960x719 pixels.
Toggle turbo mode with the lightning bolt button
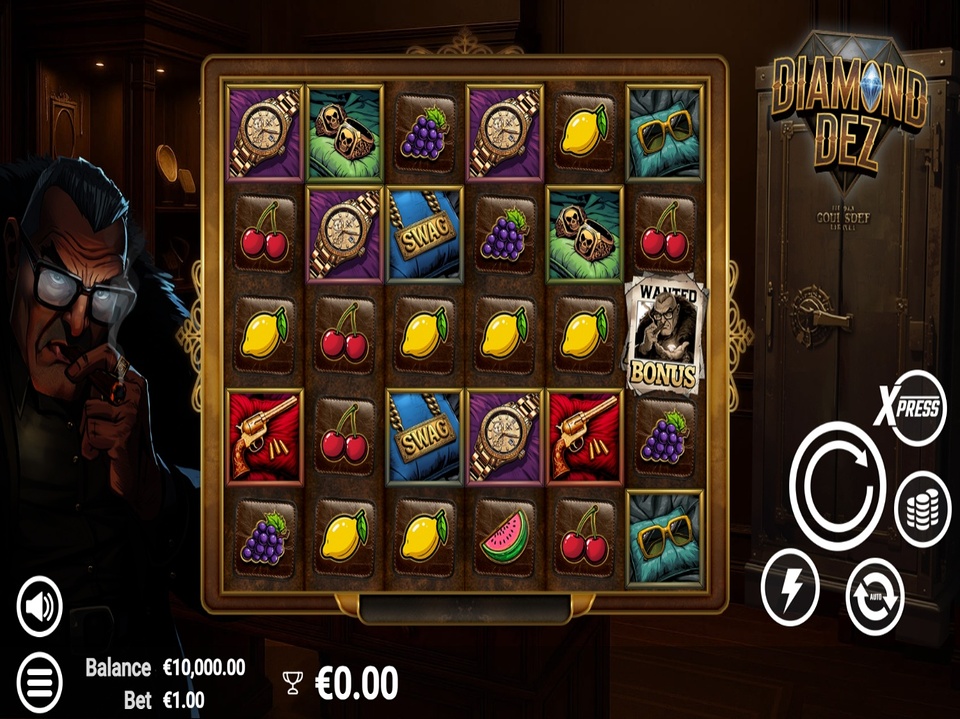[x=790, y=589]
